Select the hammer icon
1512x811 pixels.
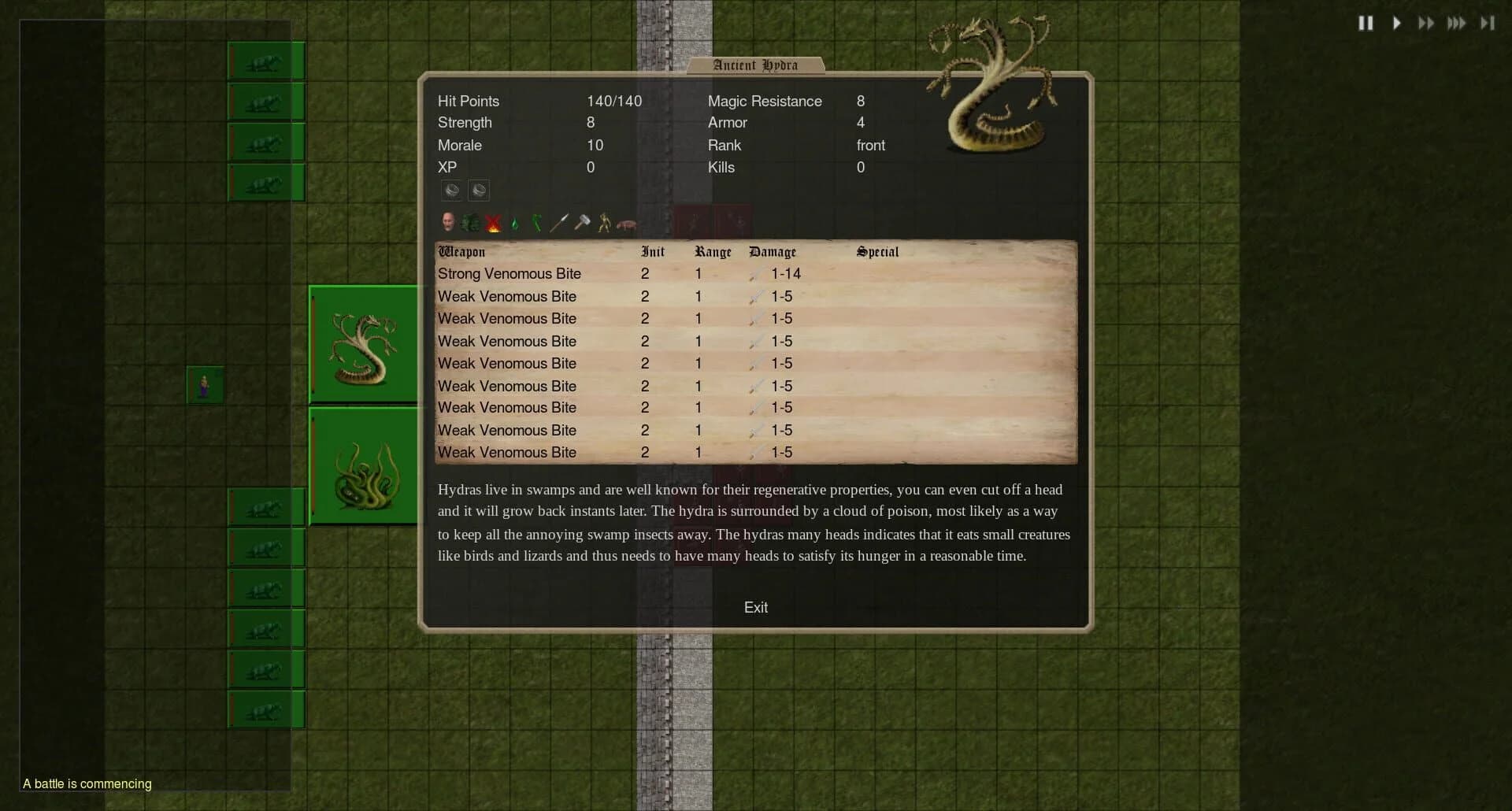coord(581,223)
